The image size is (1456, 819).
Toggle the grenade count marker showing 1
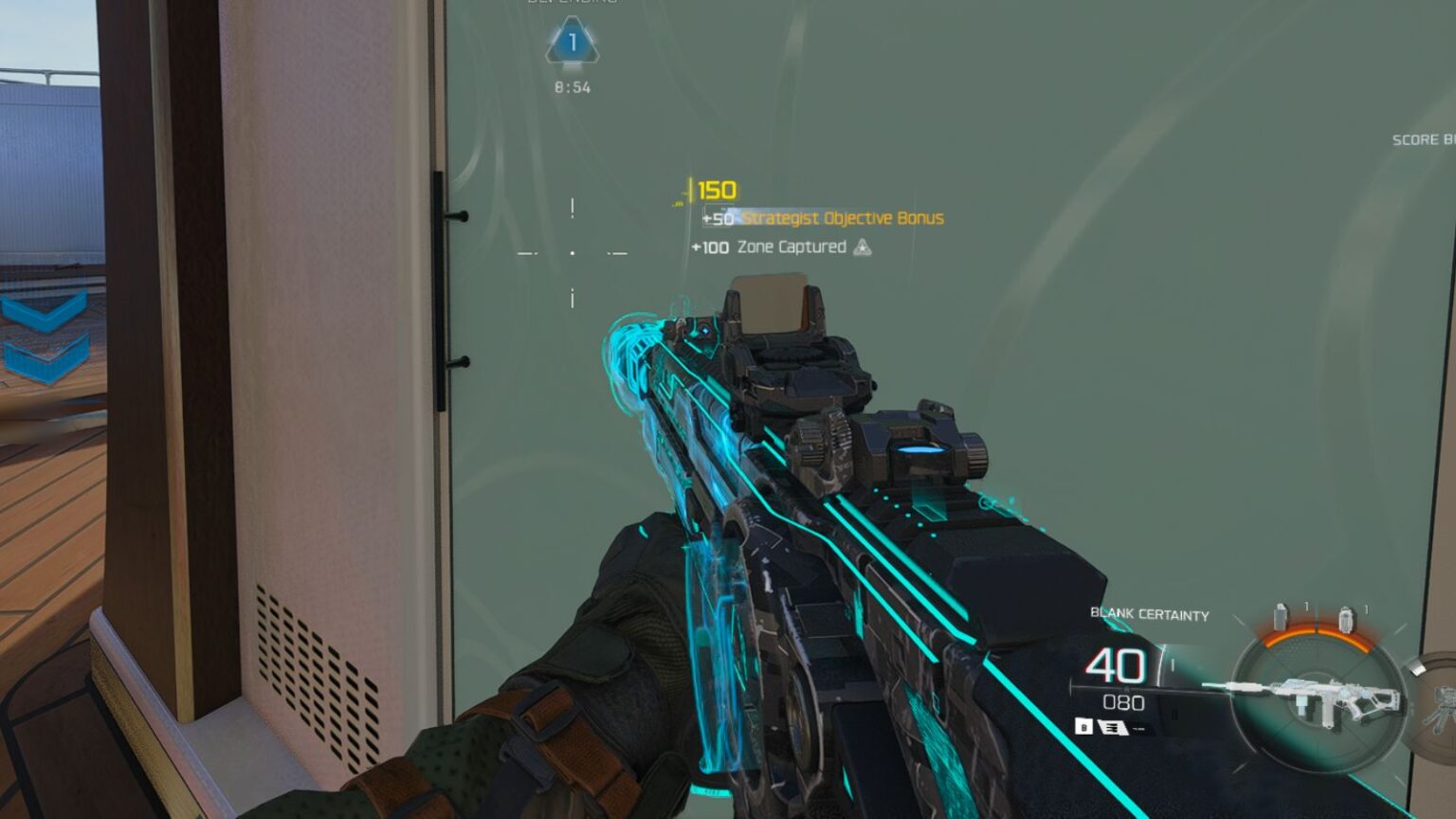coord(1307,606)
